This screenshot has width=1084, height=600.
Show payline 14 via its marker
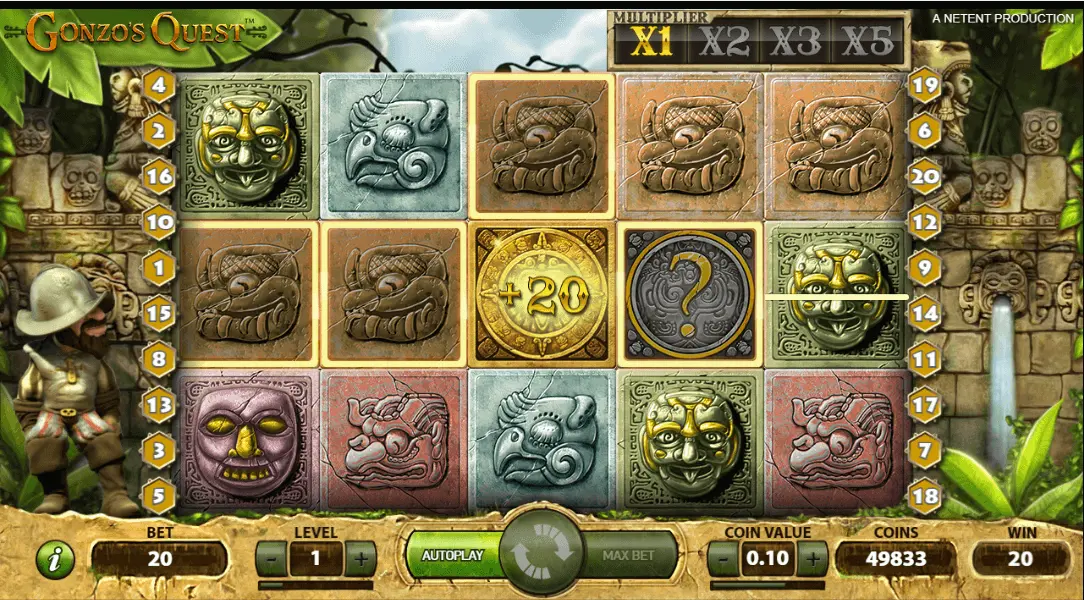click(925, 313)
